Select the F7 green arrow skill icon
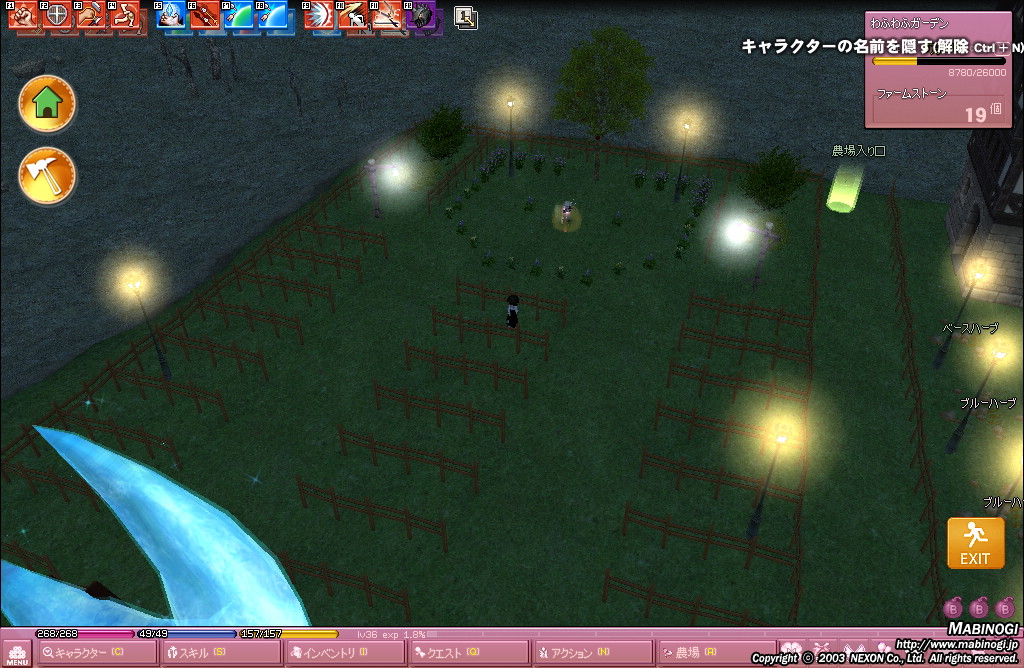The width and height of the screenshot is (1024, 668). pos(238,16)
